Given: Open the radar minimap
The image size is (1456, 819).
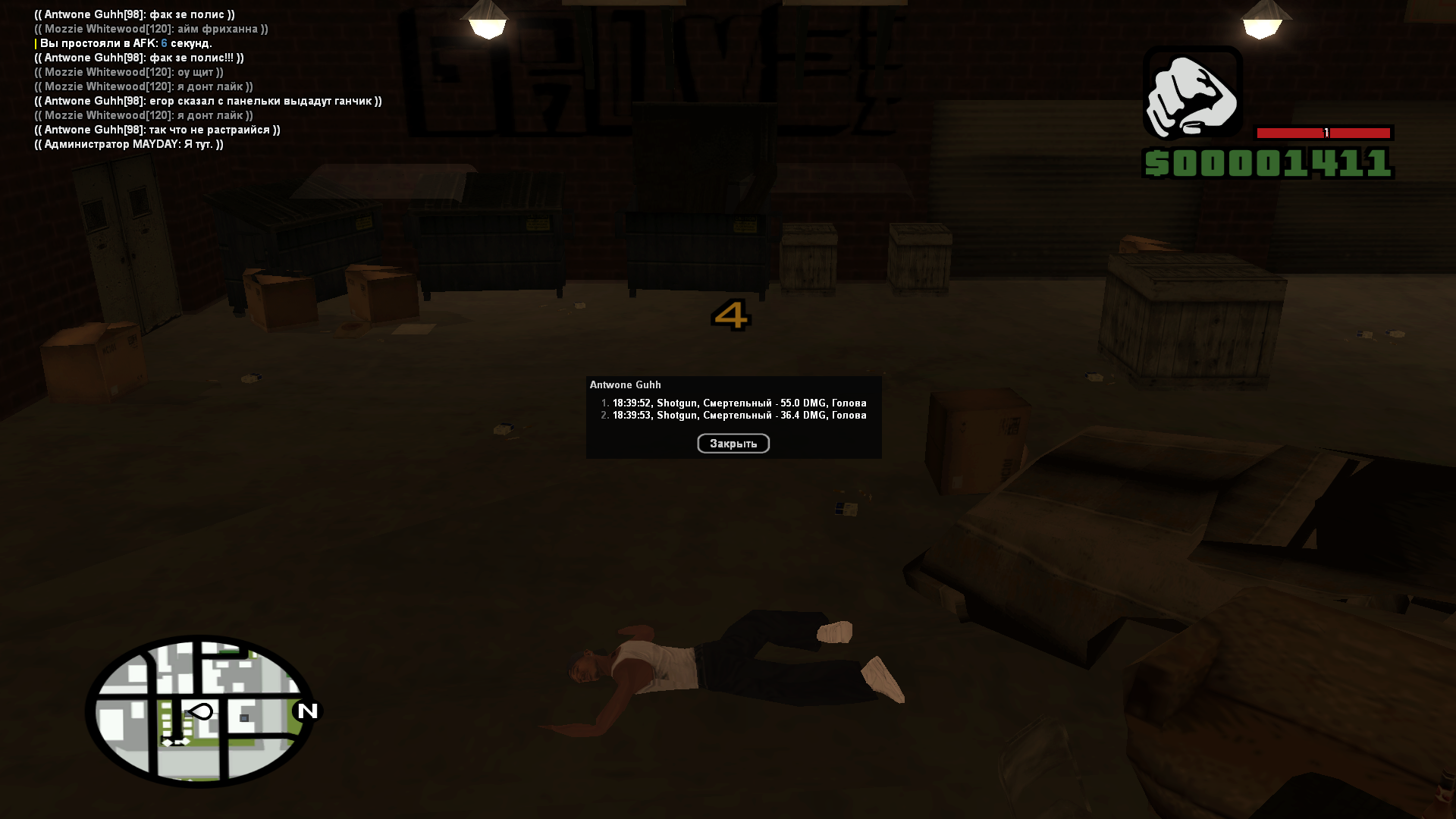Looking at the screenshot, I should (201, 711).
